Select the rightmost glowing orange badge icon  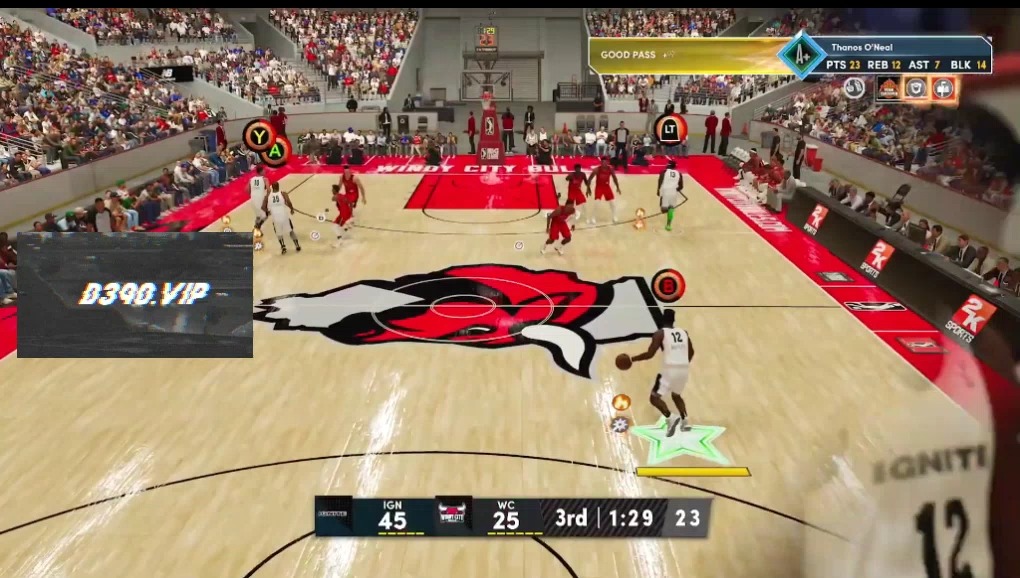(943, 89)
